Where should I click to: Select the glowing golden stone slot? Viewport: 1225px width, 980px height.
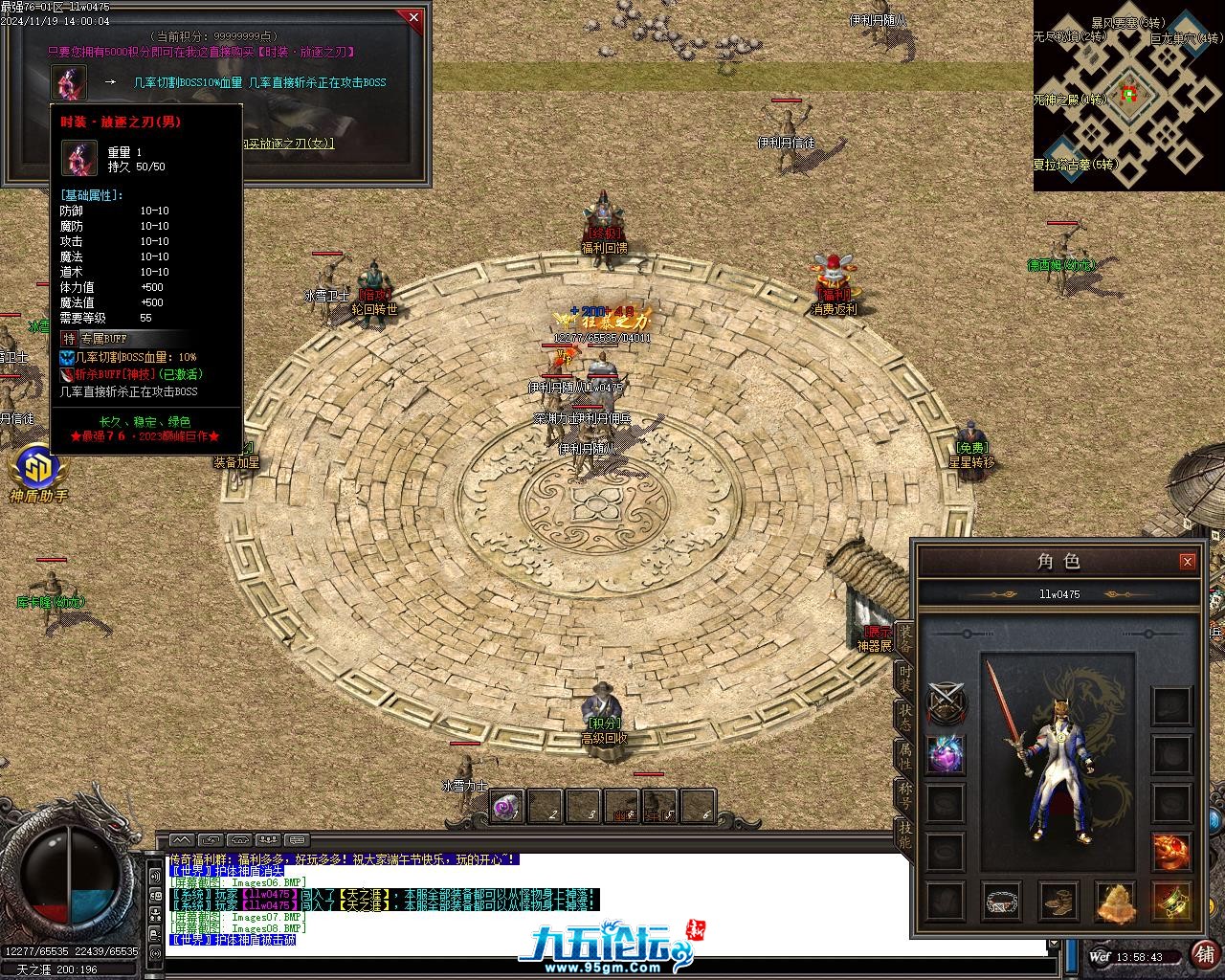[1115, 902]
